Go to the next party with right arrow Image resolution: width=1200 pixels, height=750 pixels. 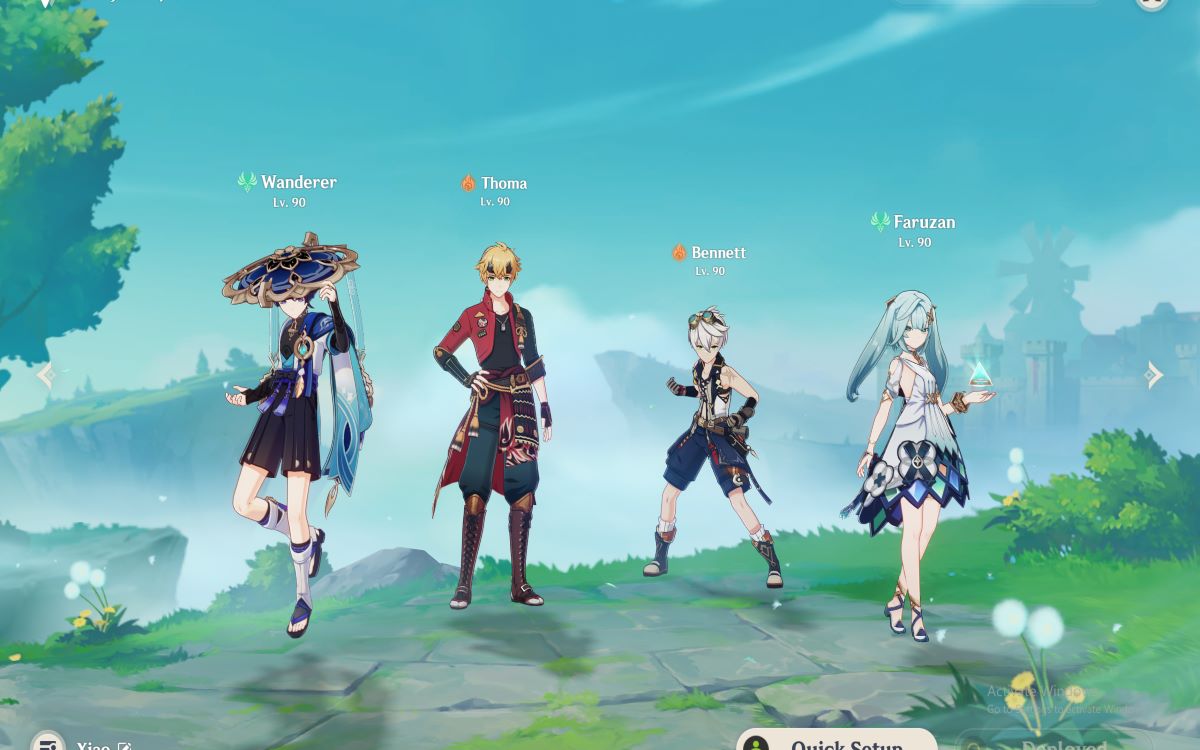[1154, 375]
